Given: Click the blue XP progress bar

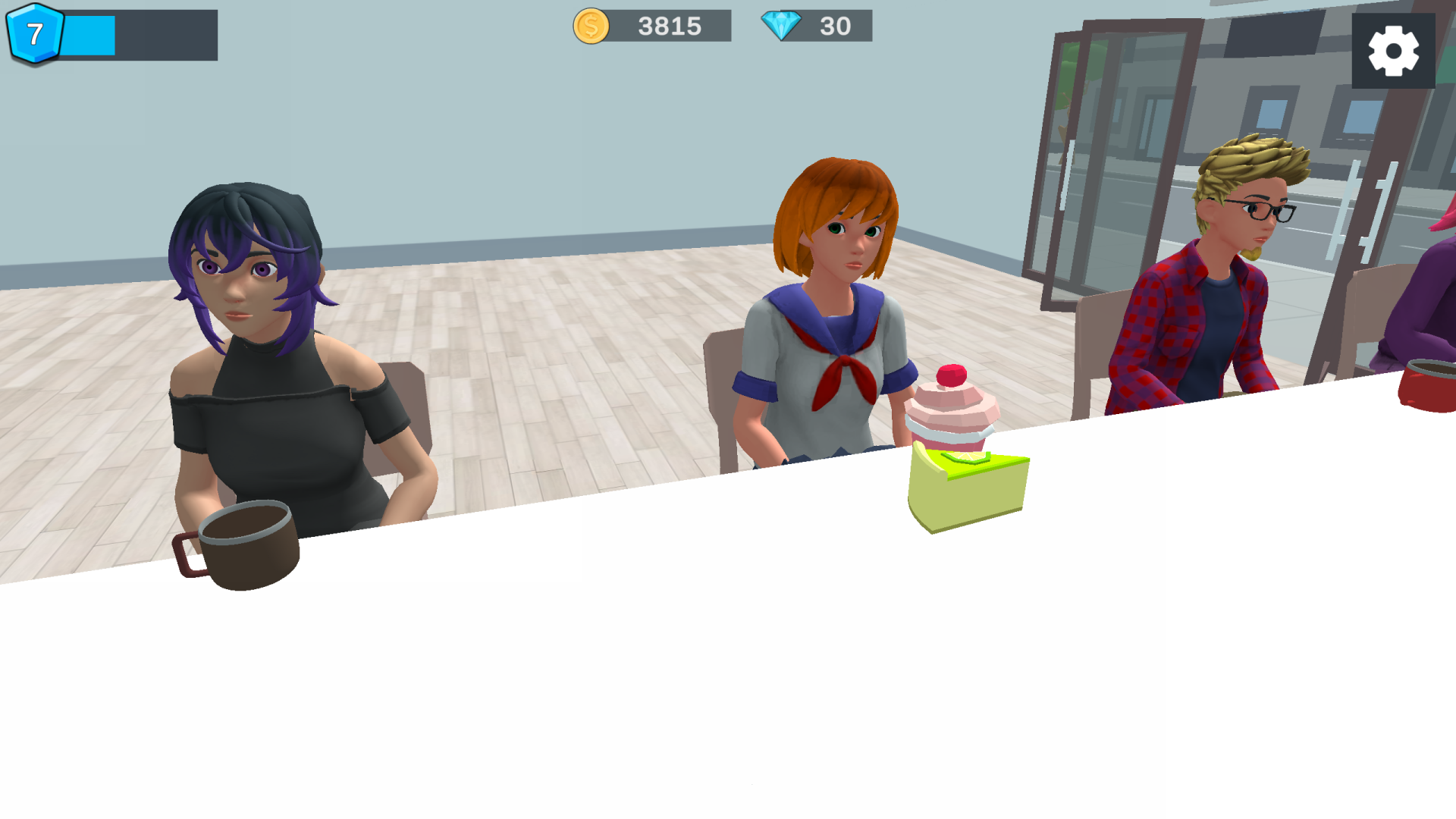Looking at the screenshot, I should pos(91,32).
